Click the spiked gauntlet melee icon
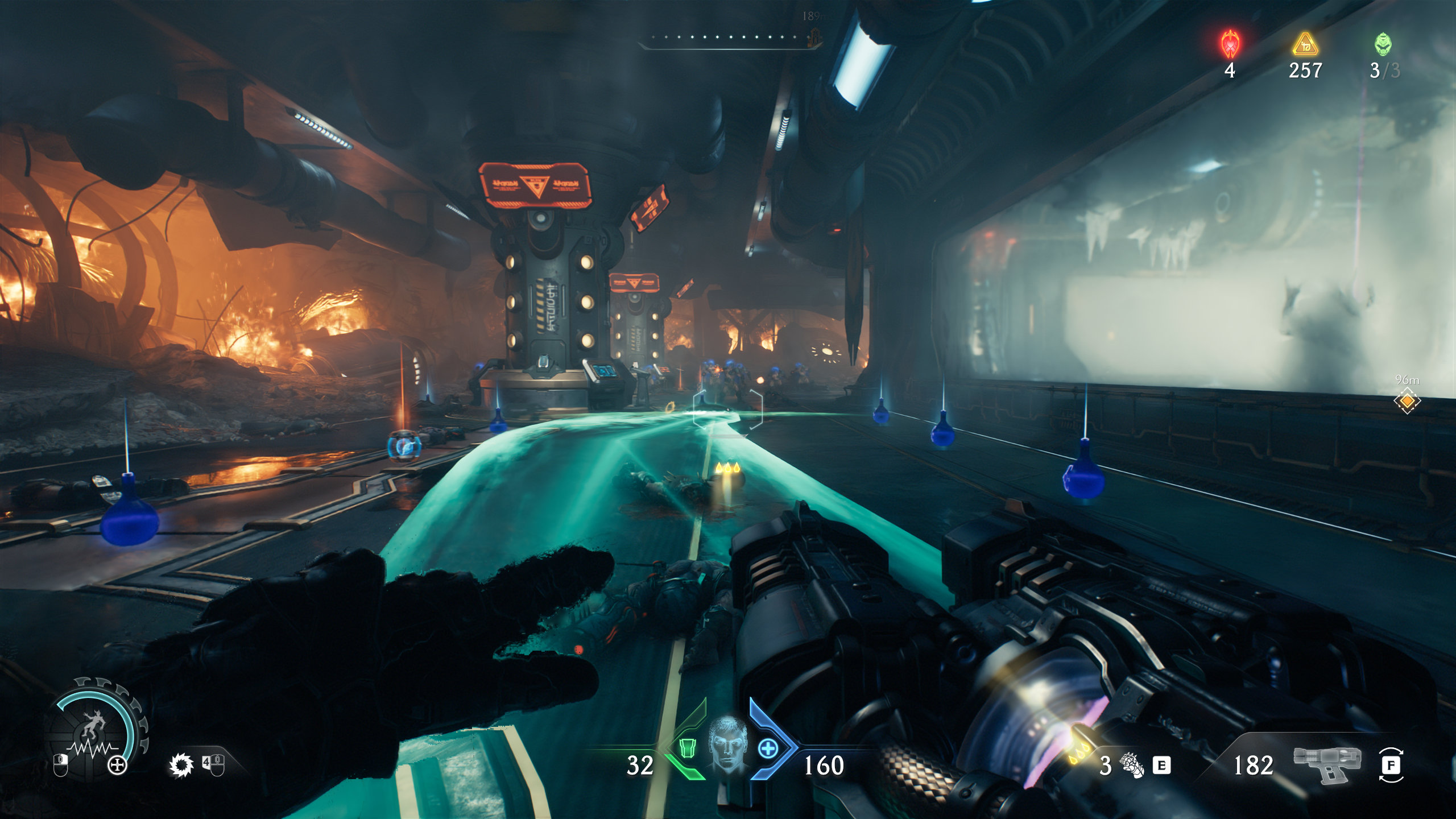 pos(1132,765)
